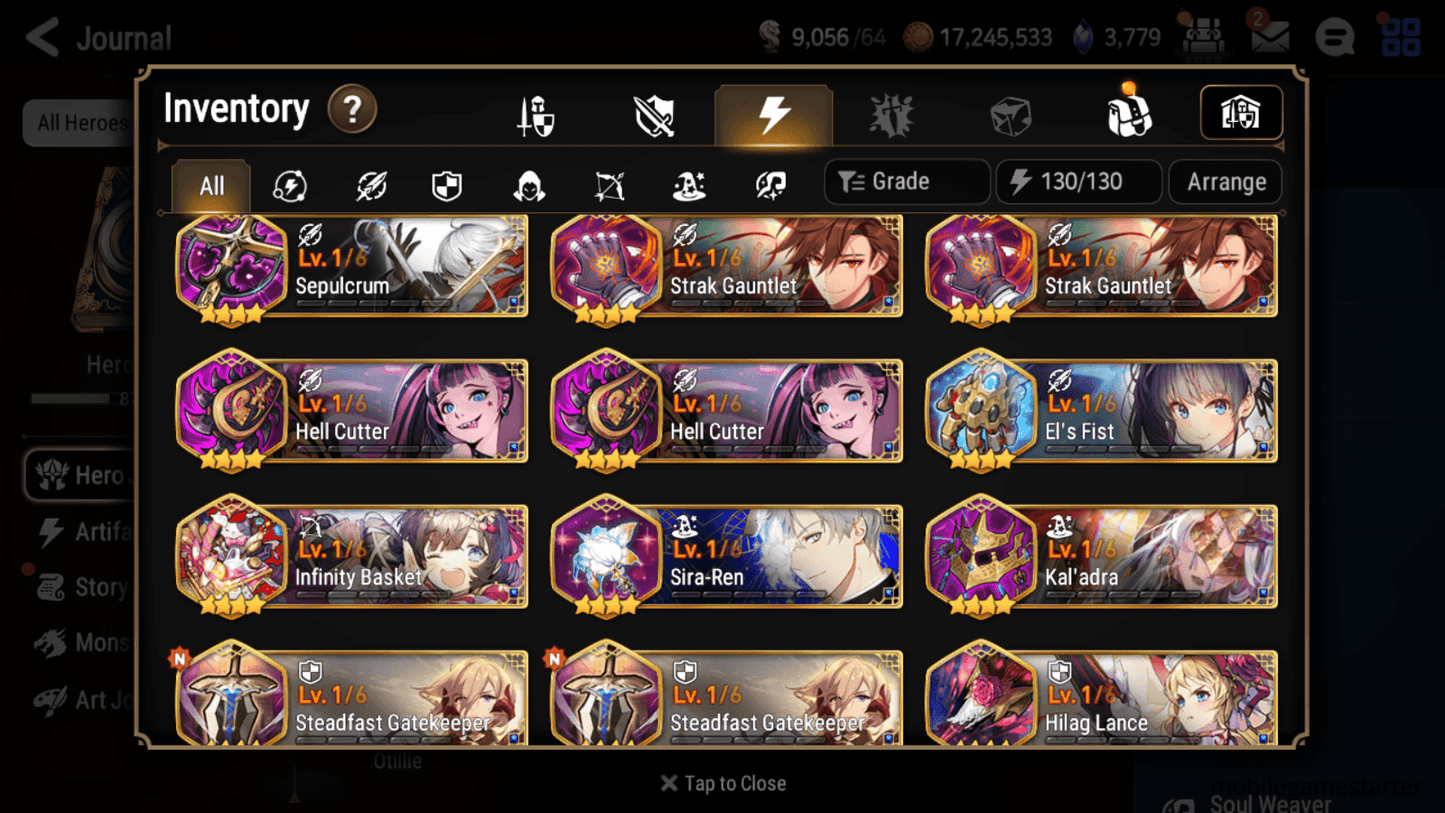
Task: Select the All artifacts filter tab
Action: 210,184
